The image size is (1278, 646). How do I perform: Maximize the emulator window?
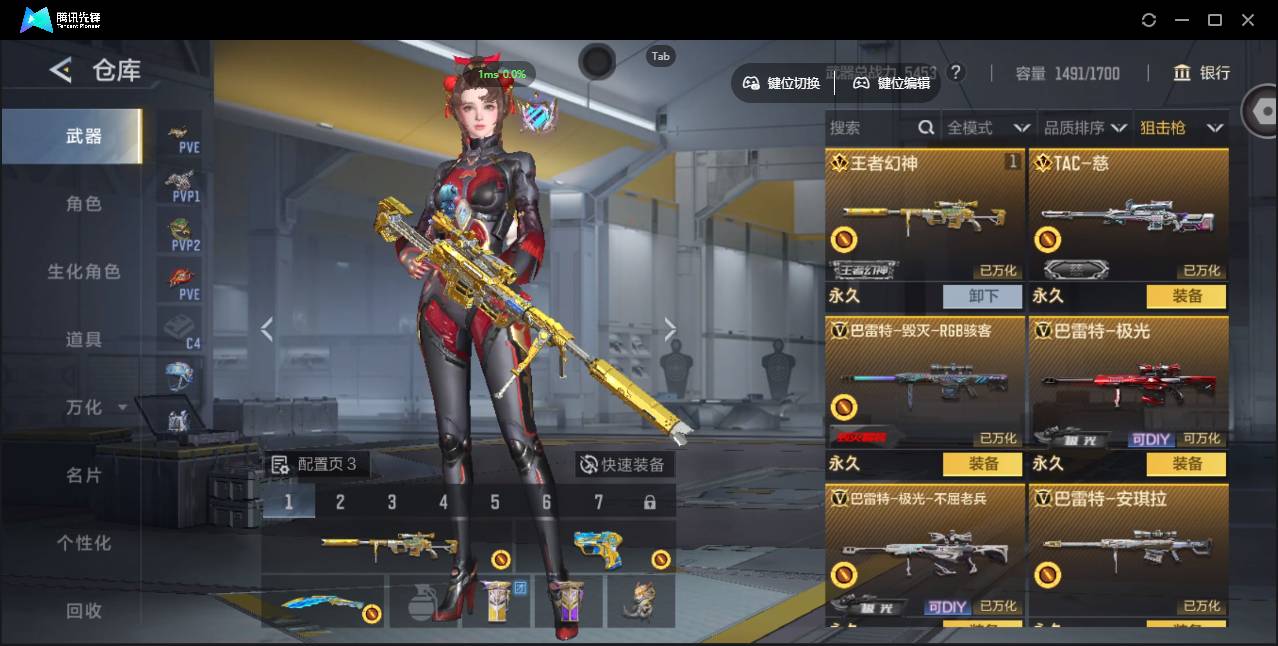pos(1215,20)
